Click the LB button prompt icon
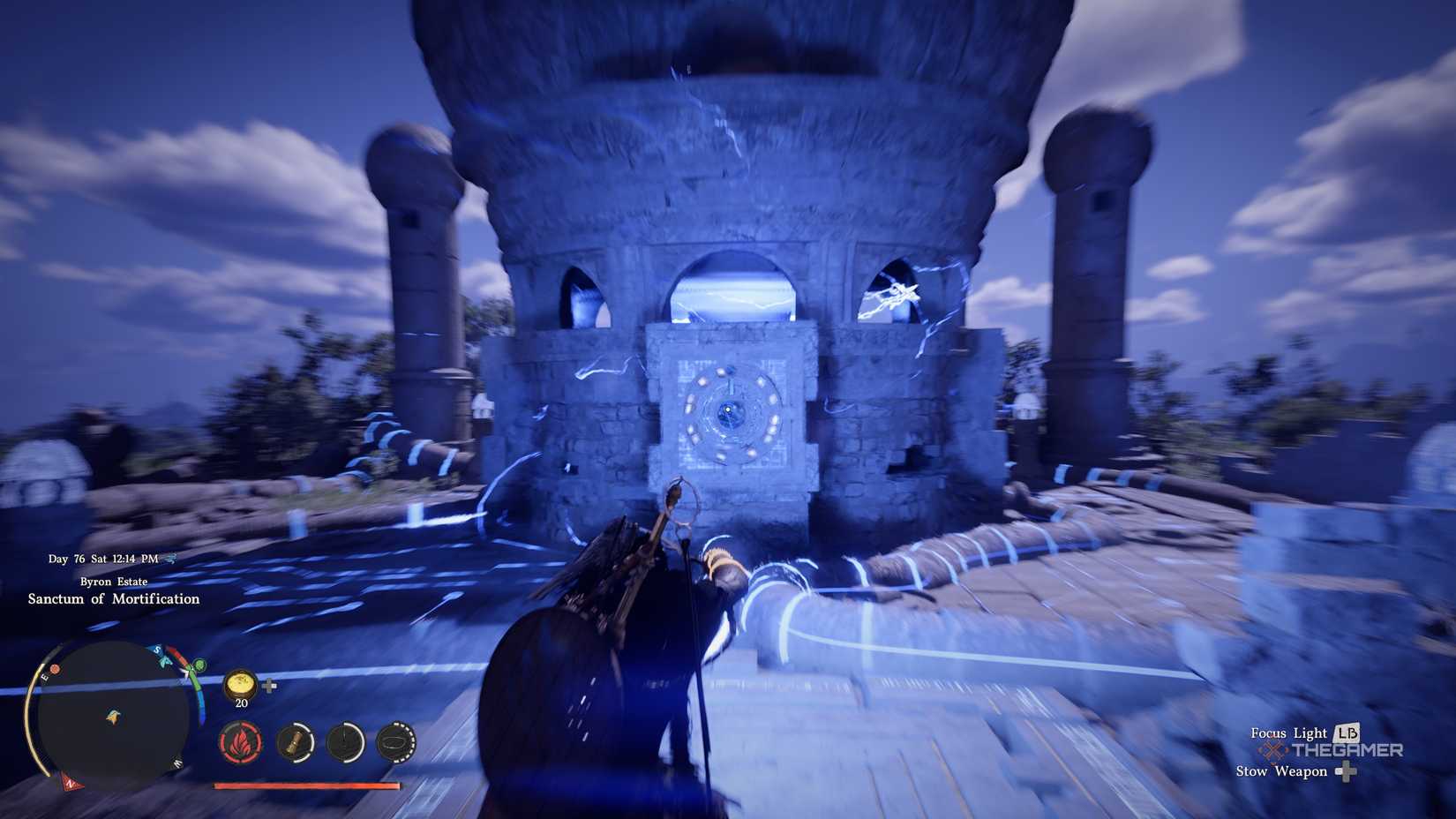This screenshot has width=1456, height=819. tap(1349, 733)
